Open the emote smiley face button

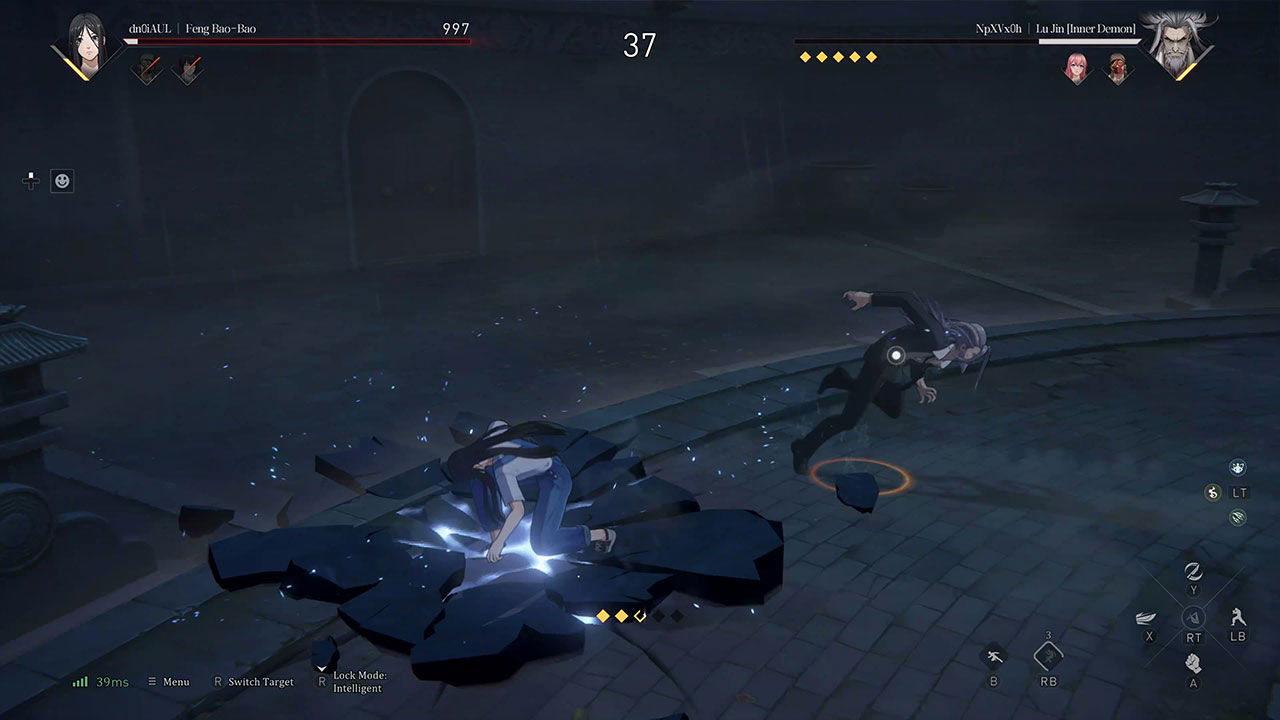point(62,181)
